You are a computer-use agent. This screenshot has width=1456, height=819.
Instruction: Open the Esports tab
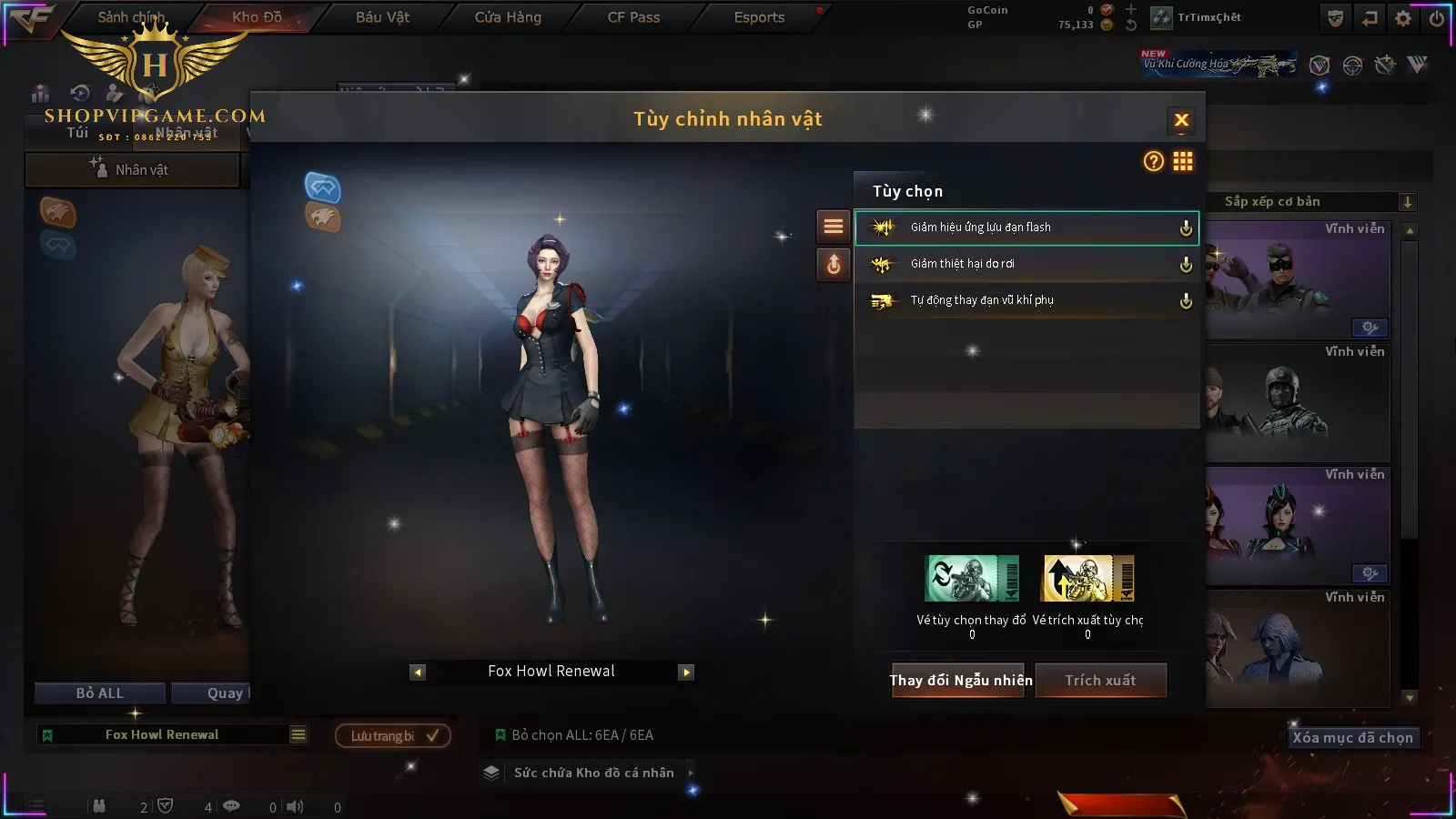[x=759, y=17]
